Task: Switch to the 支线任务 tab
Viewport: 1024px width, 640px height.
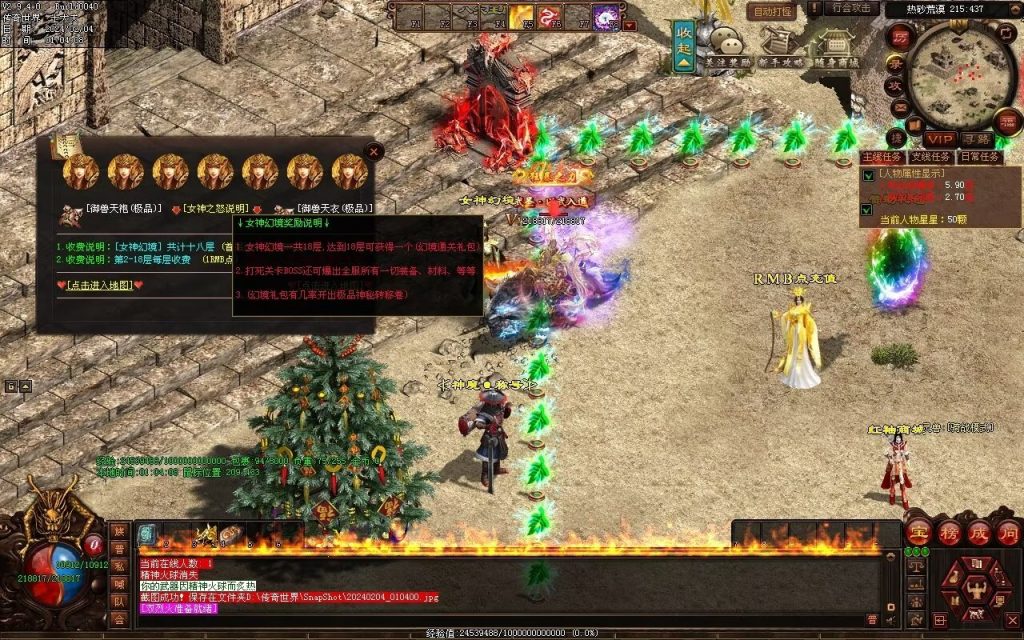Action: pos(931,157)
